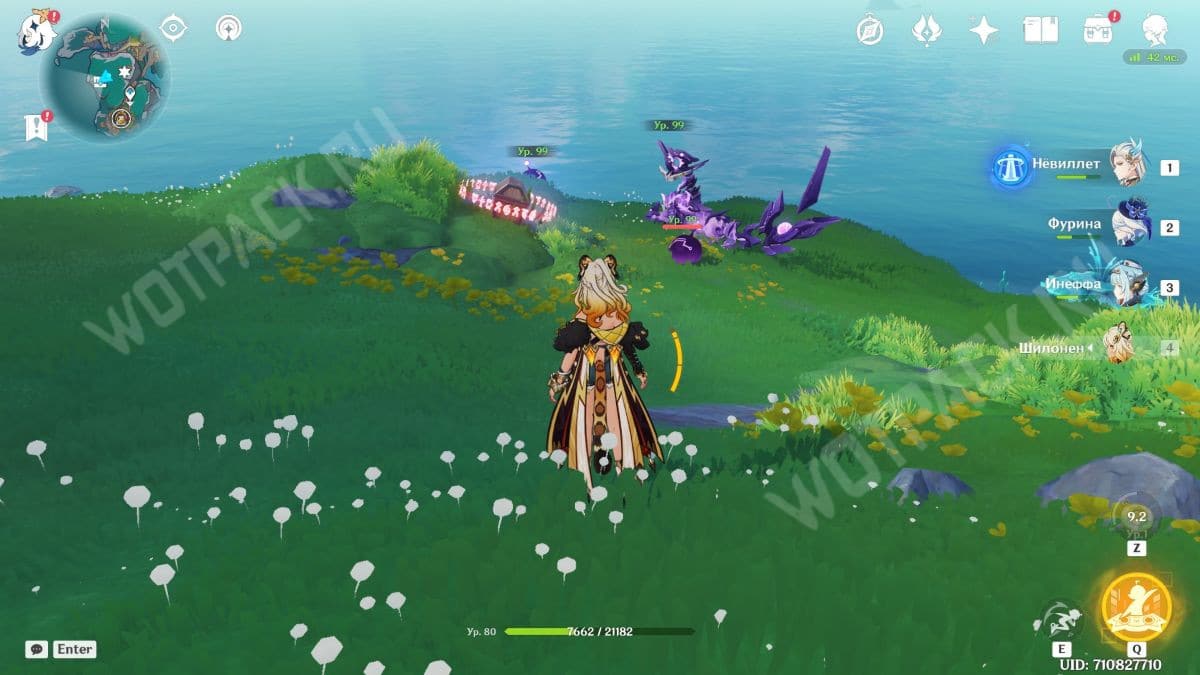Open the four-pointed star Wish icon
Image resolution: width=1200 pixels, height=675 pixels.
click(x=984, y=31)
